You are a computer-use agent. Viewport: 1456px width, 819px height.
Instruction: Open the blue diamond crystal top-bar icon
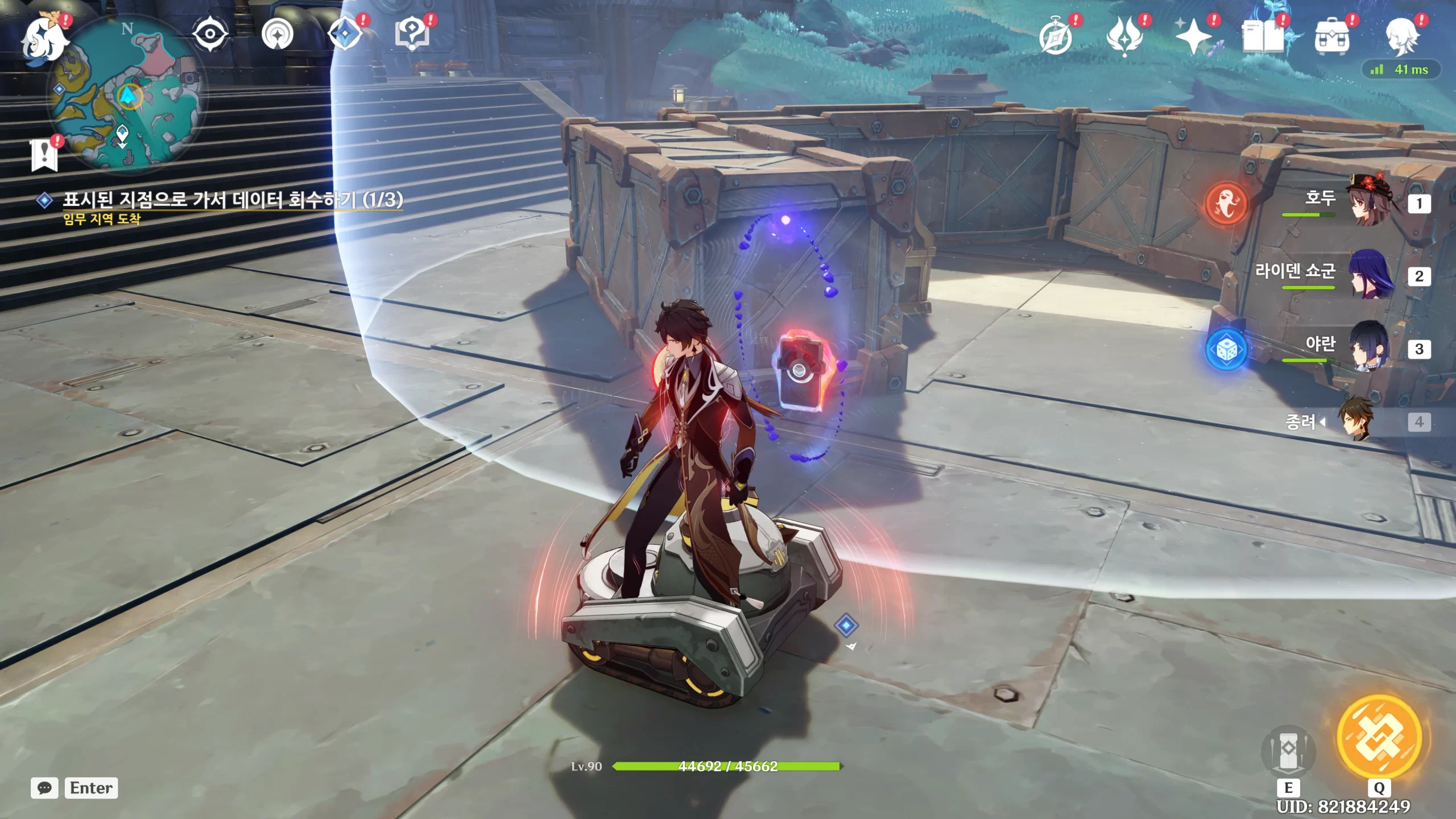[x=345, y=34]
